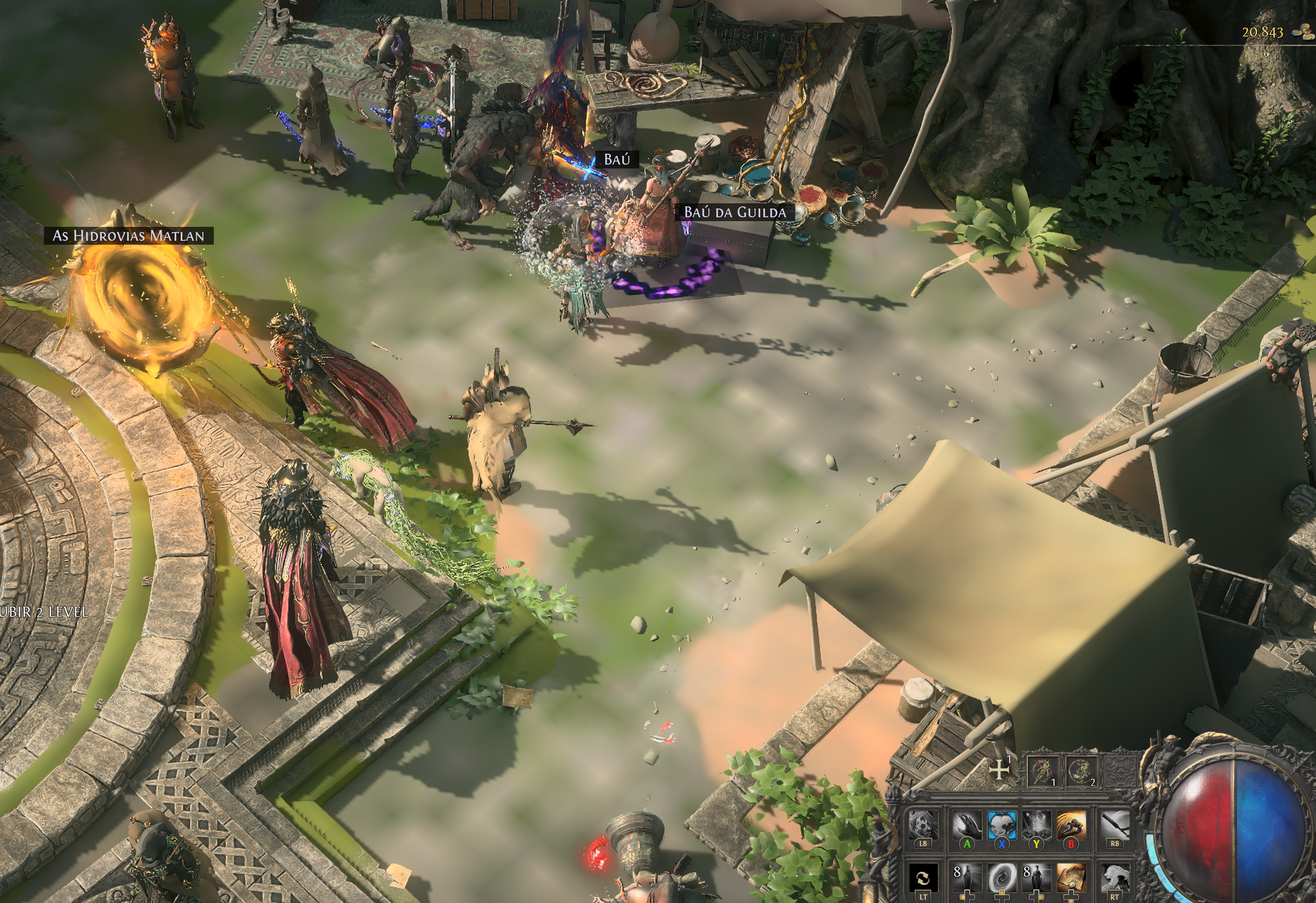Click the As Hidrovias Matlan portal label

tap(128, 236)
